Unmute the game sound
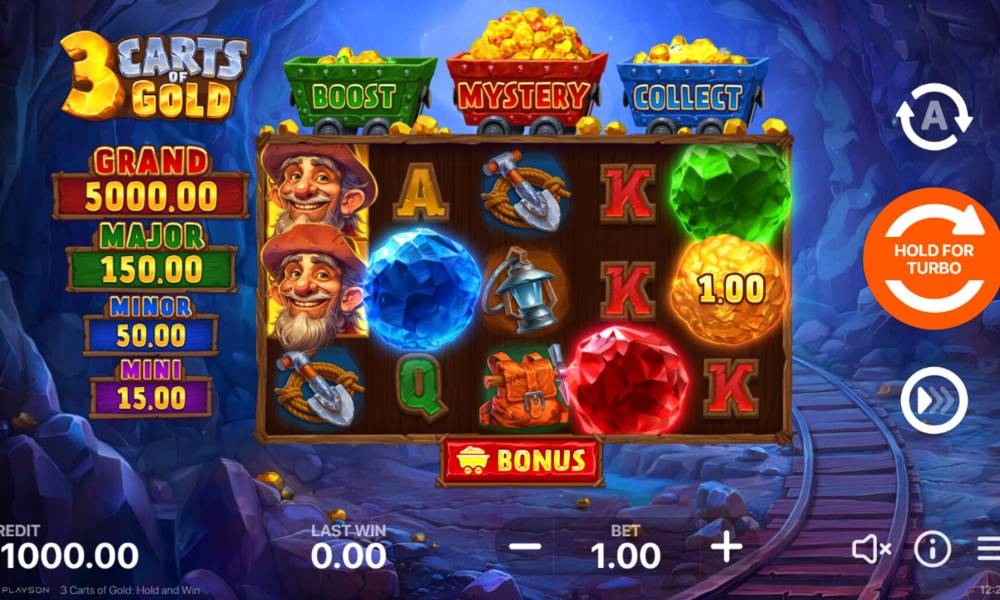 pos(871,548)
